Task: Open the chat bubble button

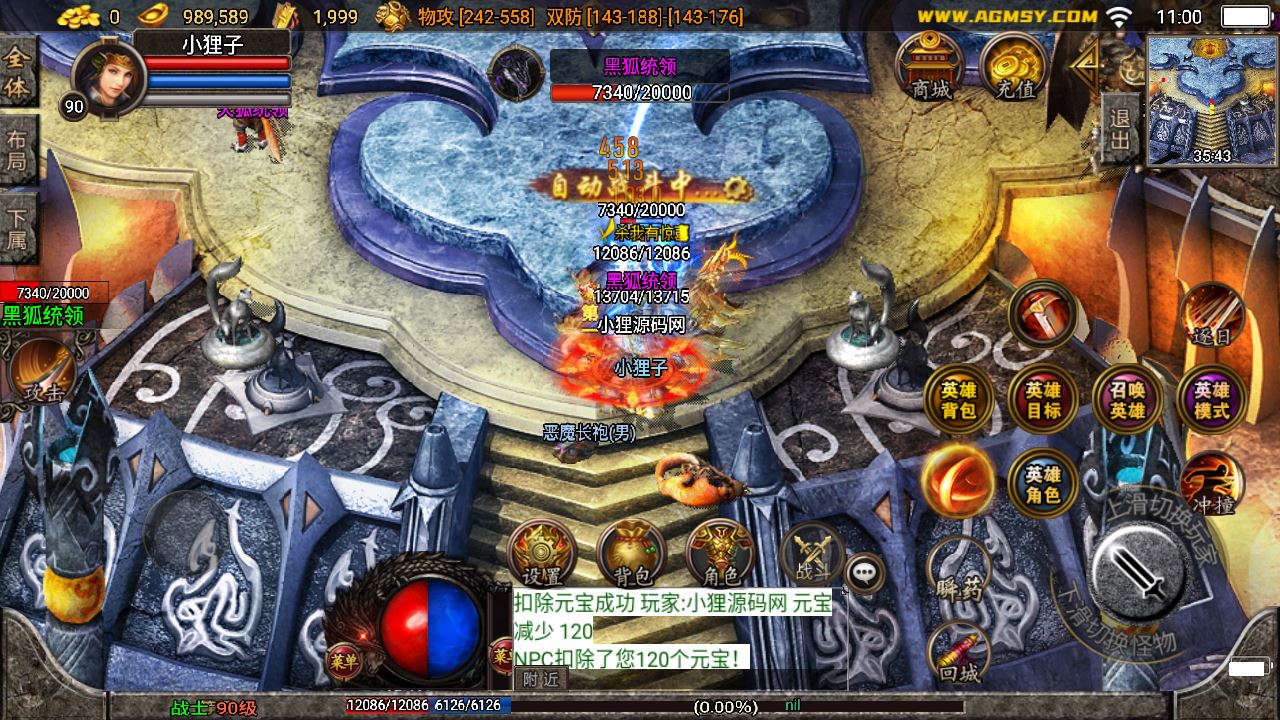Action: (x=864, y=573)
